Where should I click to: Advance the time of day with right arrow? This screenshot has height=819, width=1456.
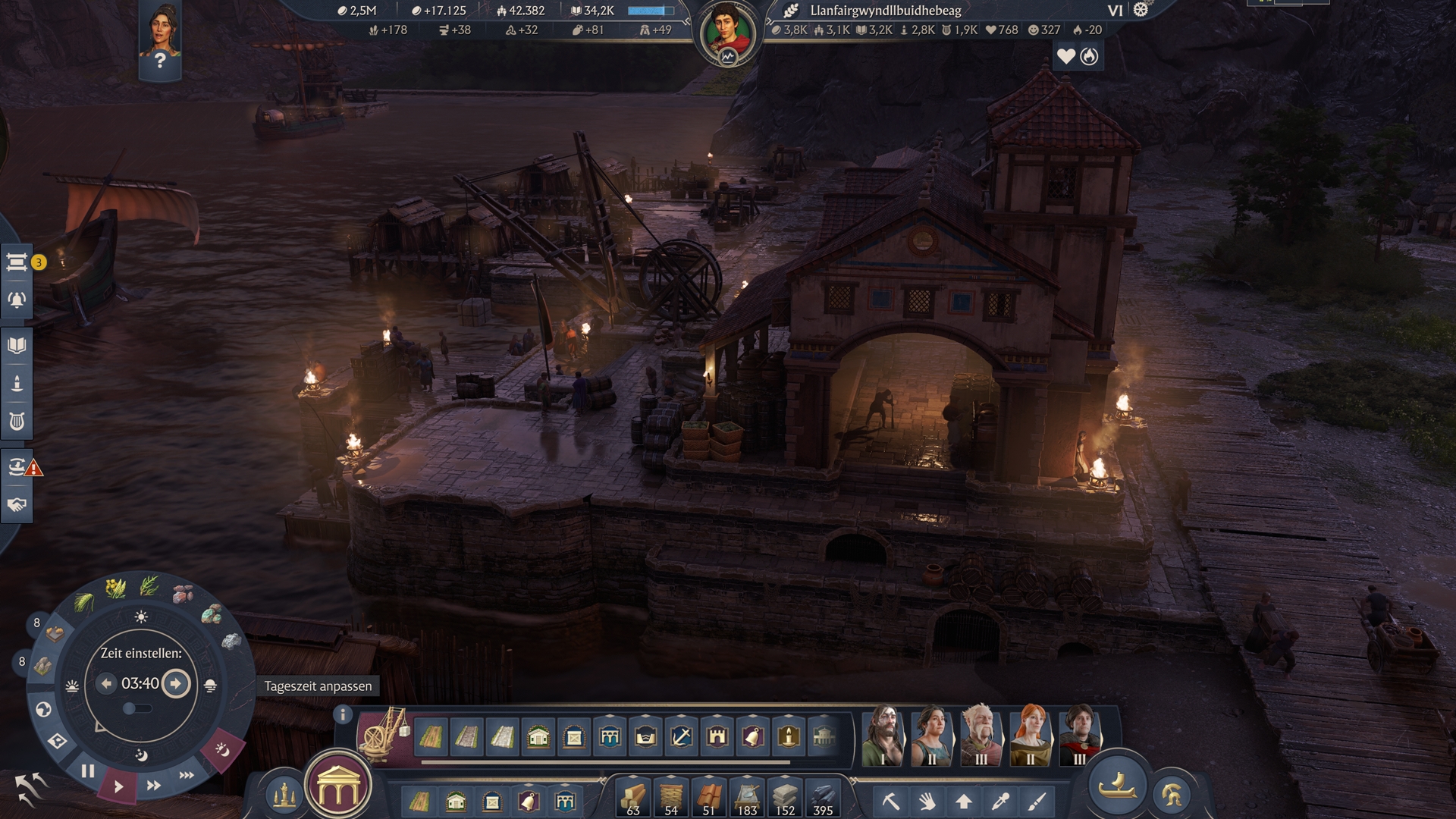pyautogui.click(x=176, y=683)
